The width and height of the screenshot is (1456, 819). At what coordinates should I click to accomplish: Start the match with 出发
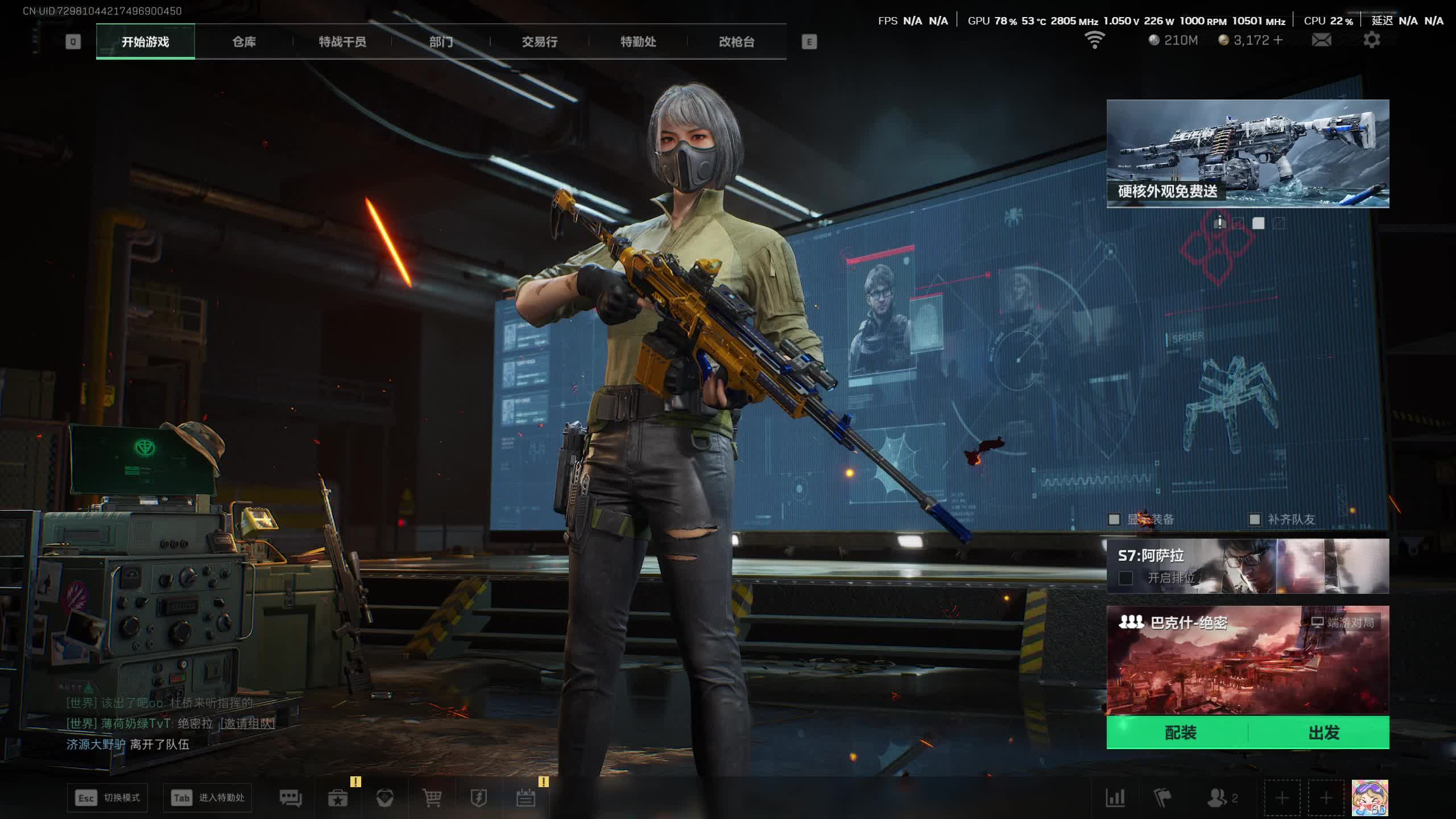click(1323, 733)
